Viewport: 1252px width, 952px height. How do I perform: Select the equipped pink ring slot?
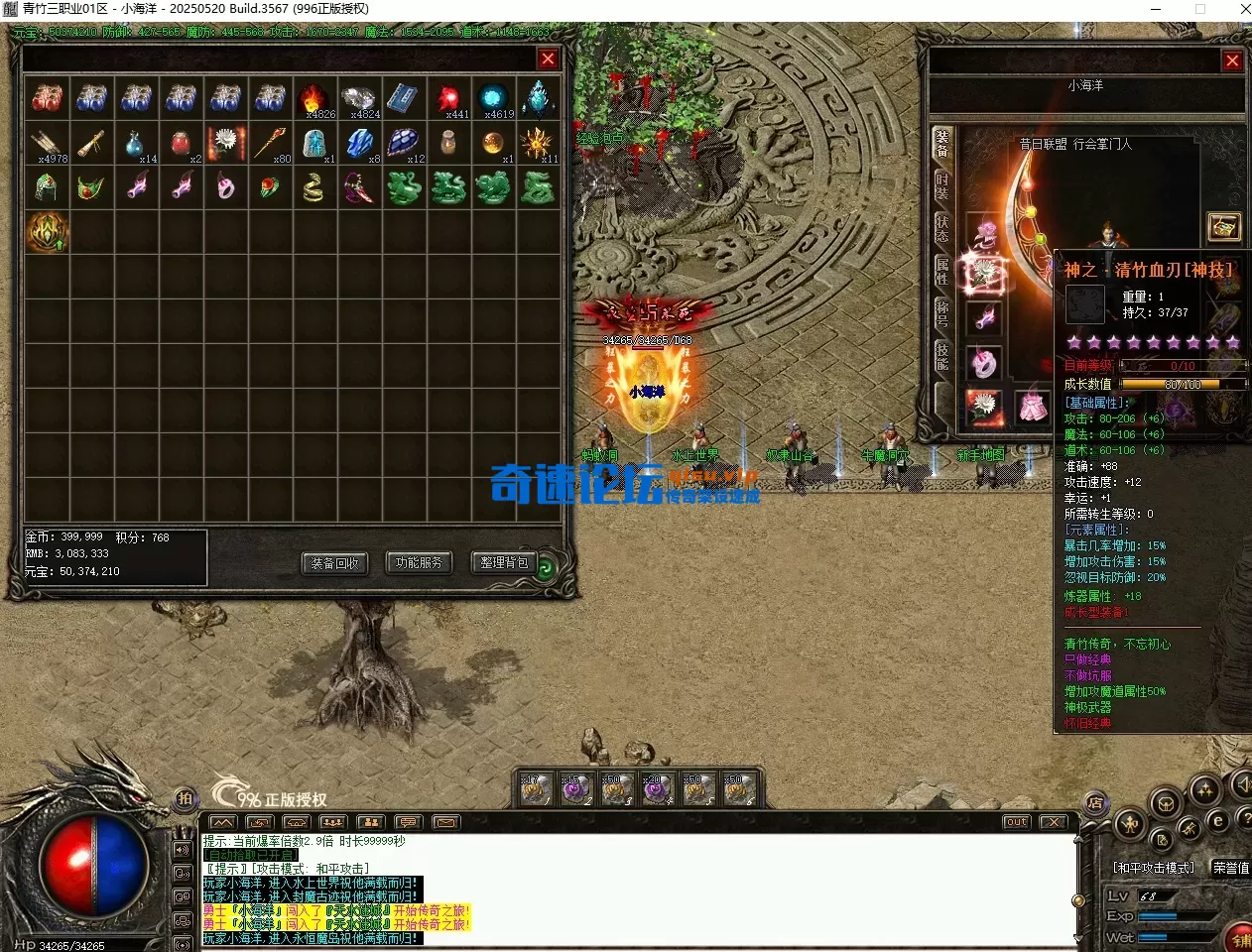[984, 364]
